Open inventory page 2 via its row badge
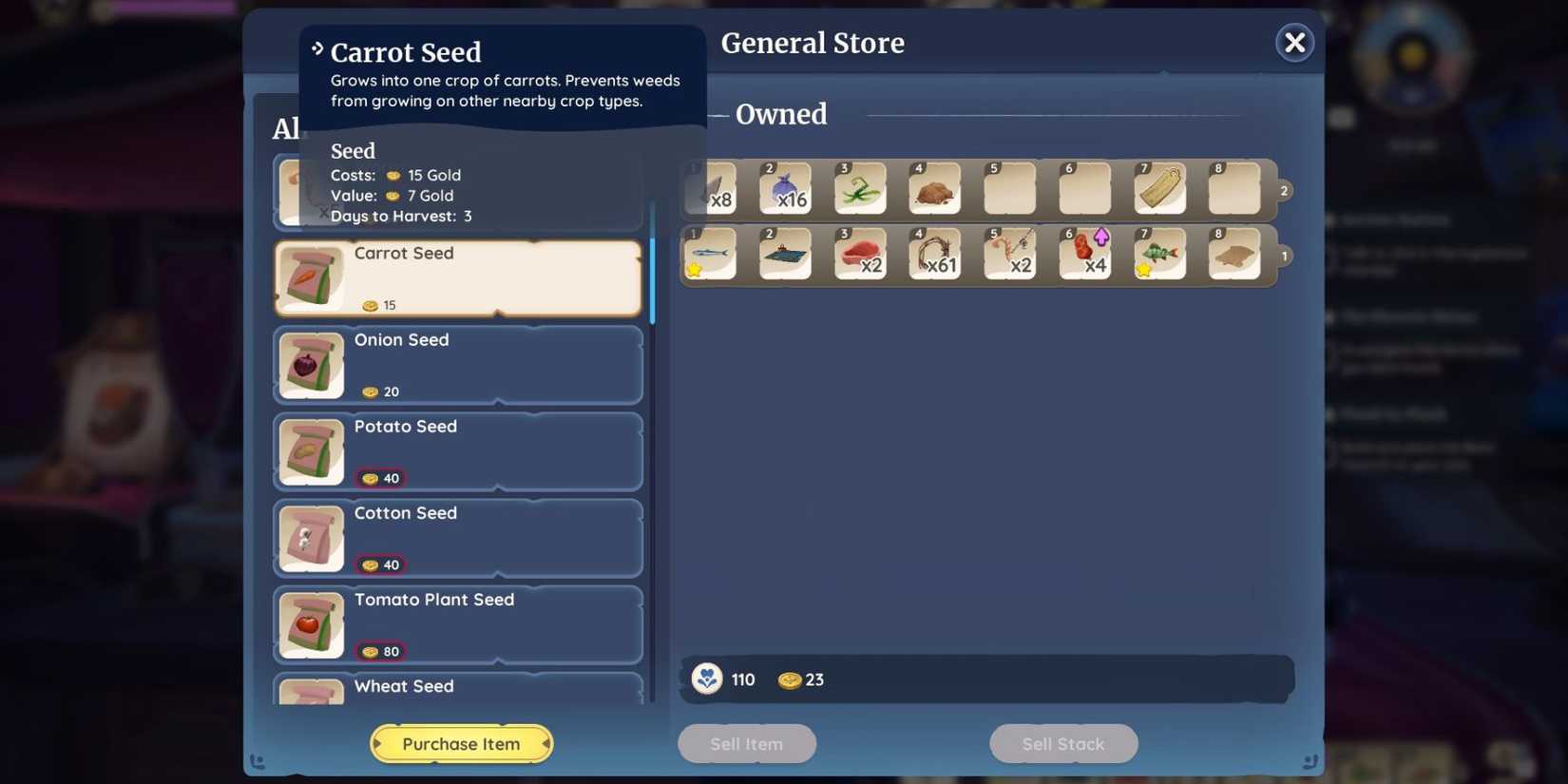The height and width of the screenshot is (784, 1568). click(x=1284, y=189)
